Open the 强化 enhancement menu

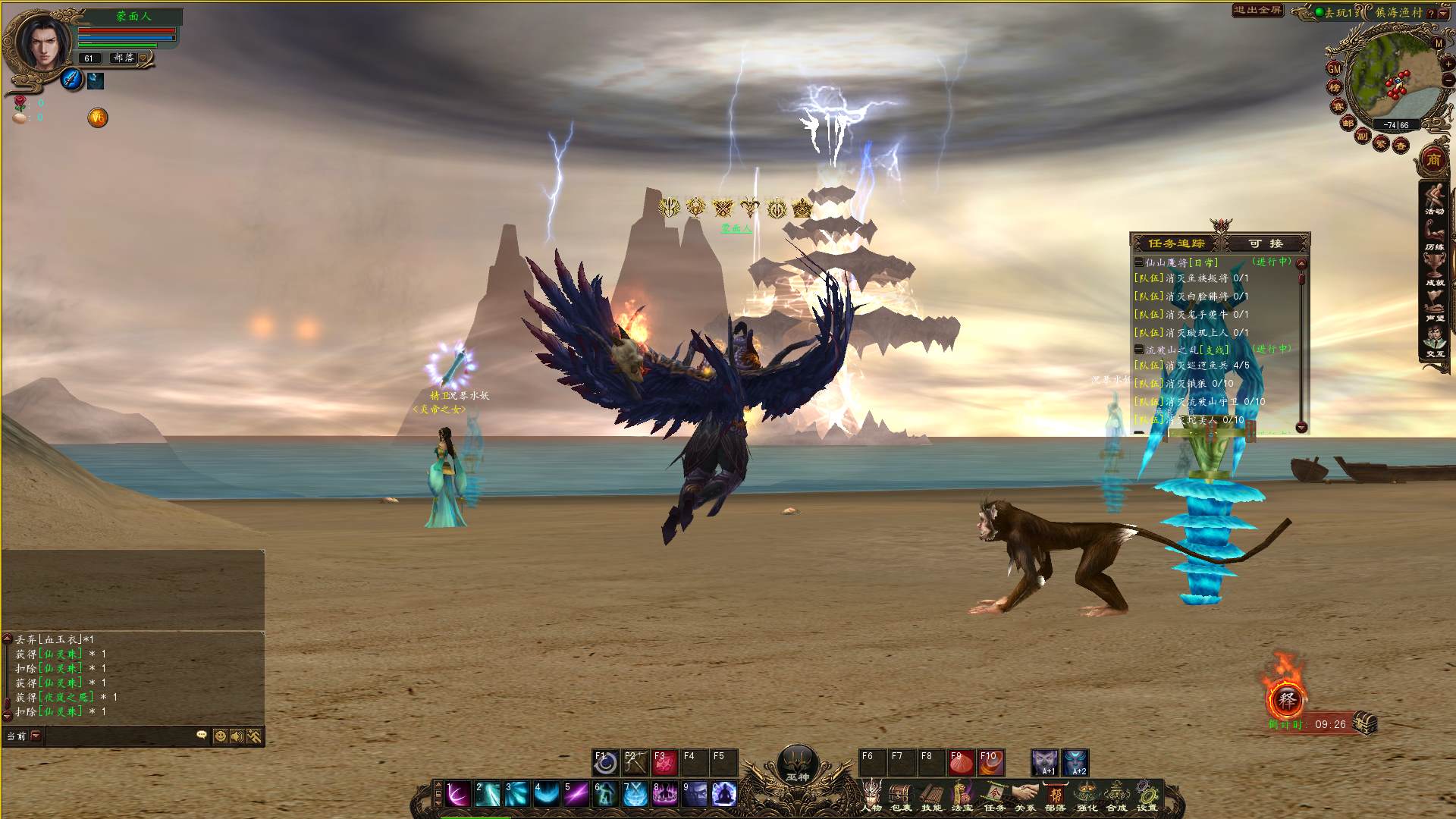[x=1087, y=795]
